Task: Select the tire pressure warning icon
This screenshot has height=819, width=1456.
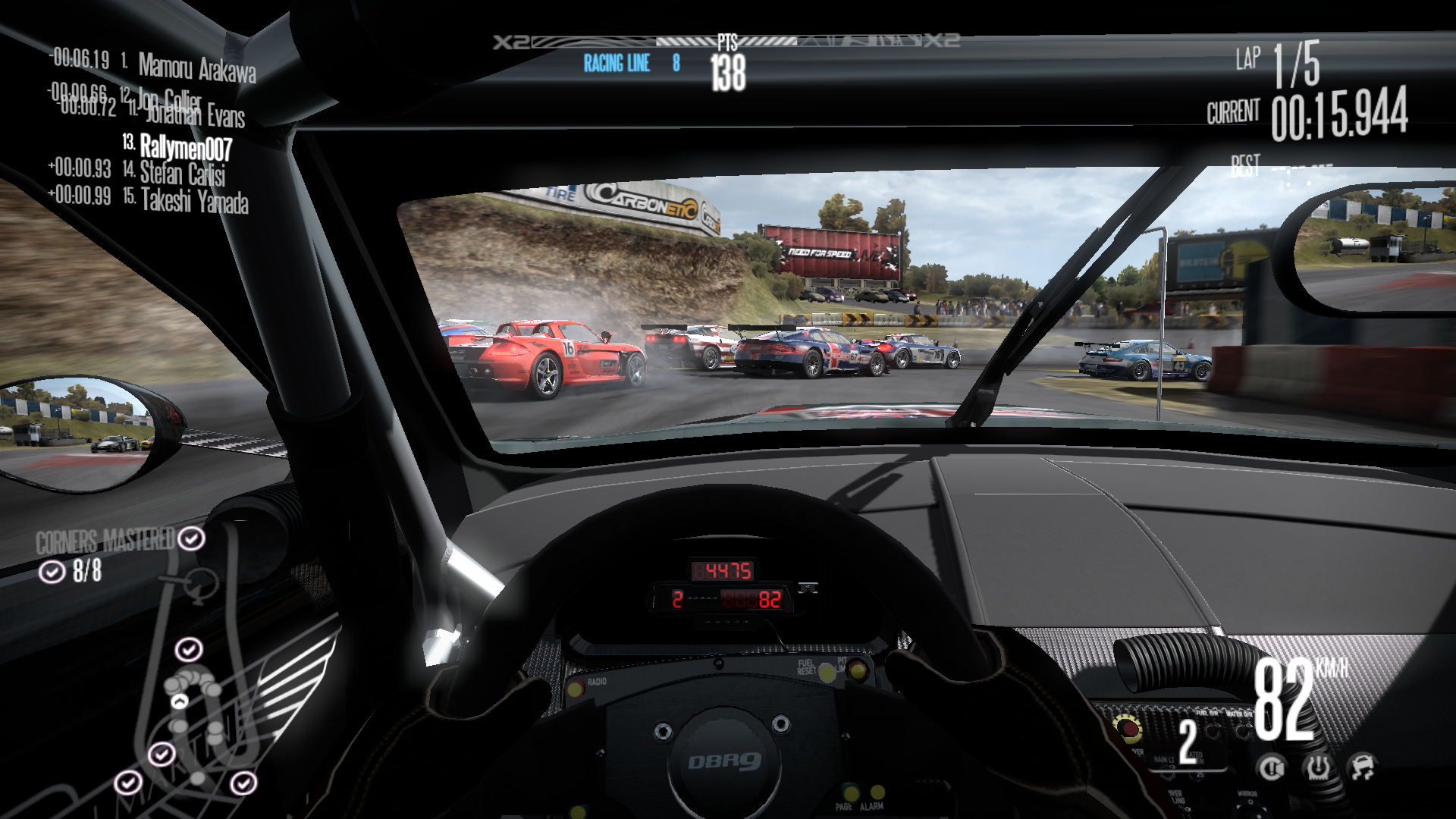Action: 1318,768
